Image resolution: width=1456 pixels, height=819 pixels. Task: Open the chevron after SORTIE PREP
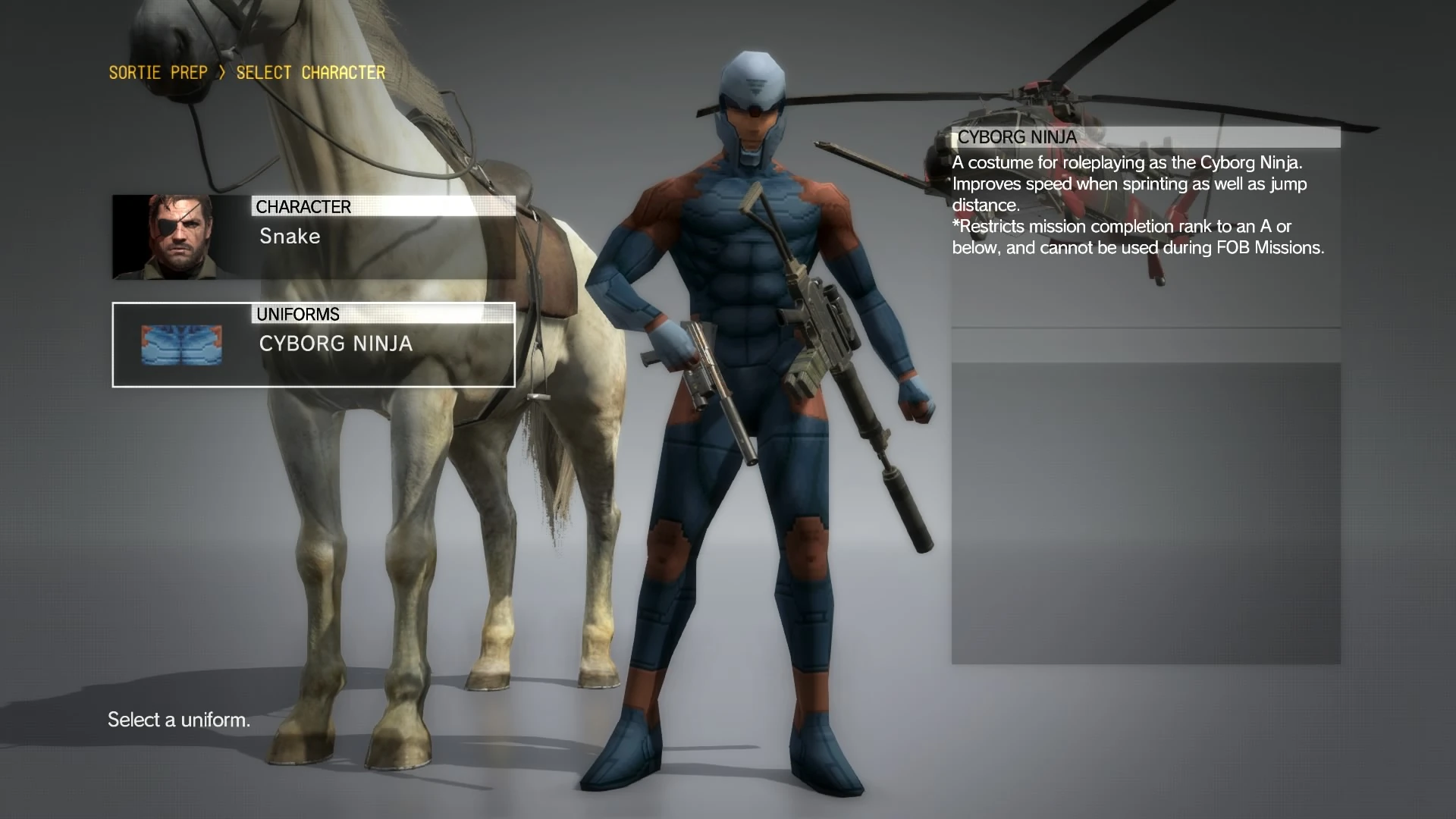pos(221,72)
